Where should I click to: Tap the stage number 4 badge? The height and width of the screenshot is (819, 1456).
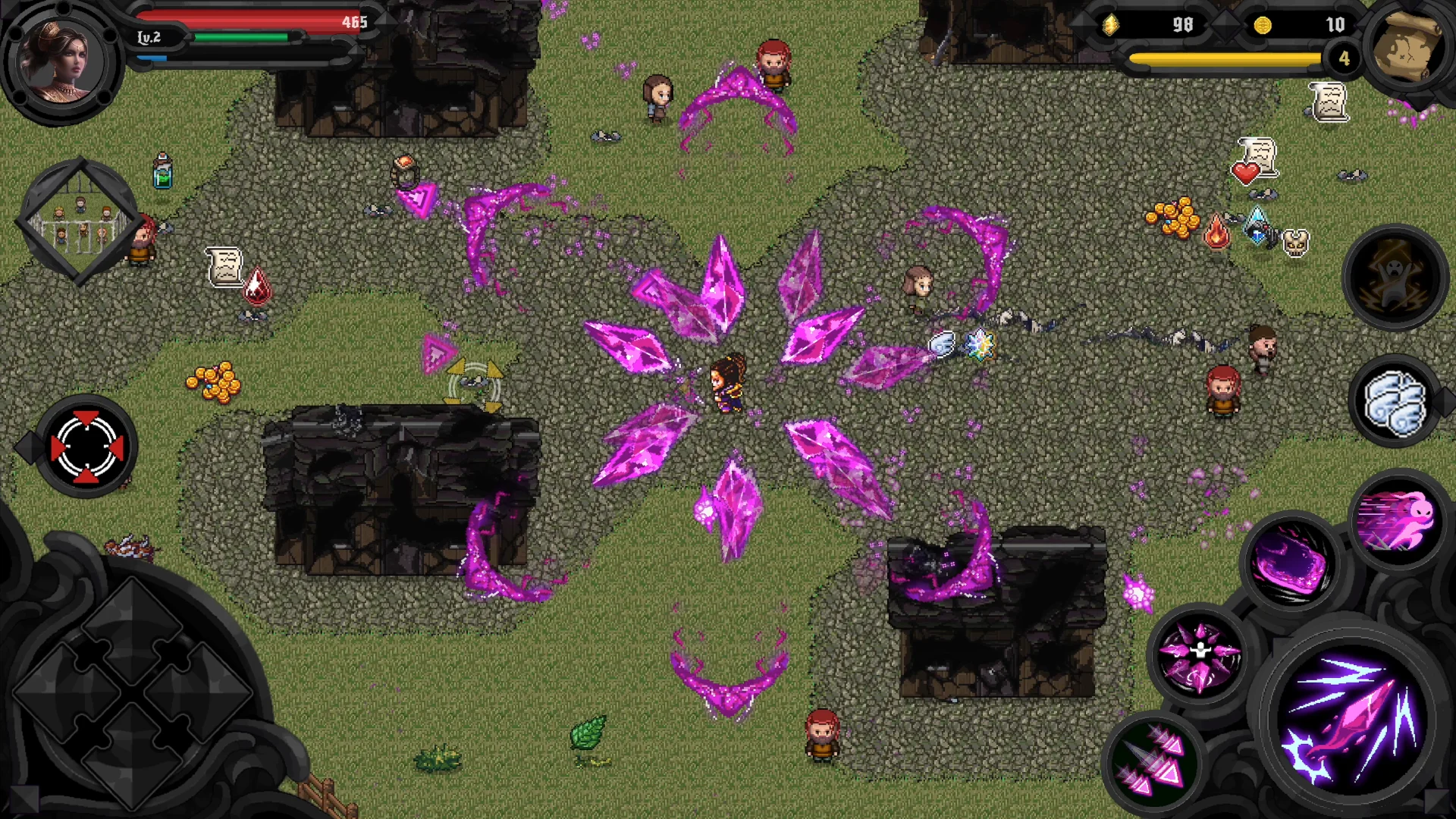[1346, 58]
